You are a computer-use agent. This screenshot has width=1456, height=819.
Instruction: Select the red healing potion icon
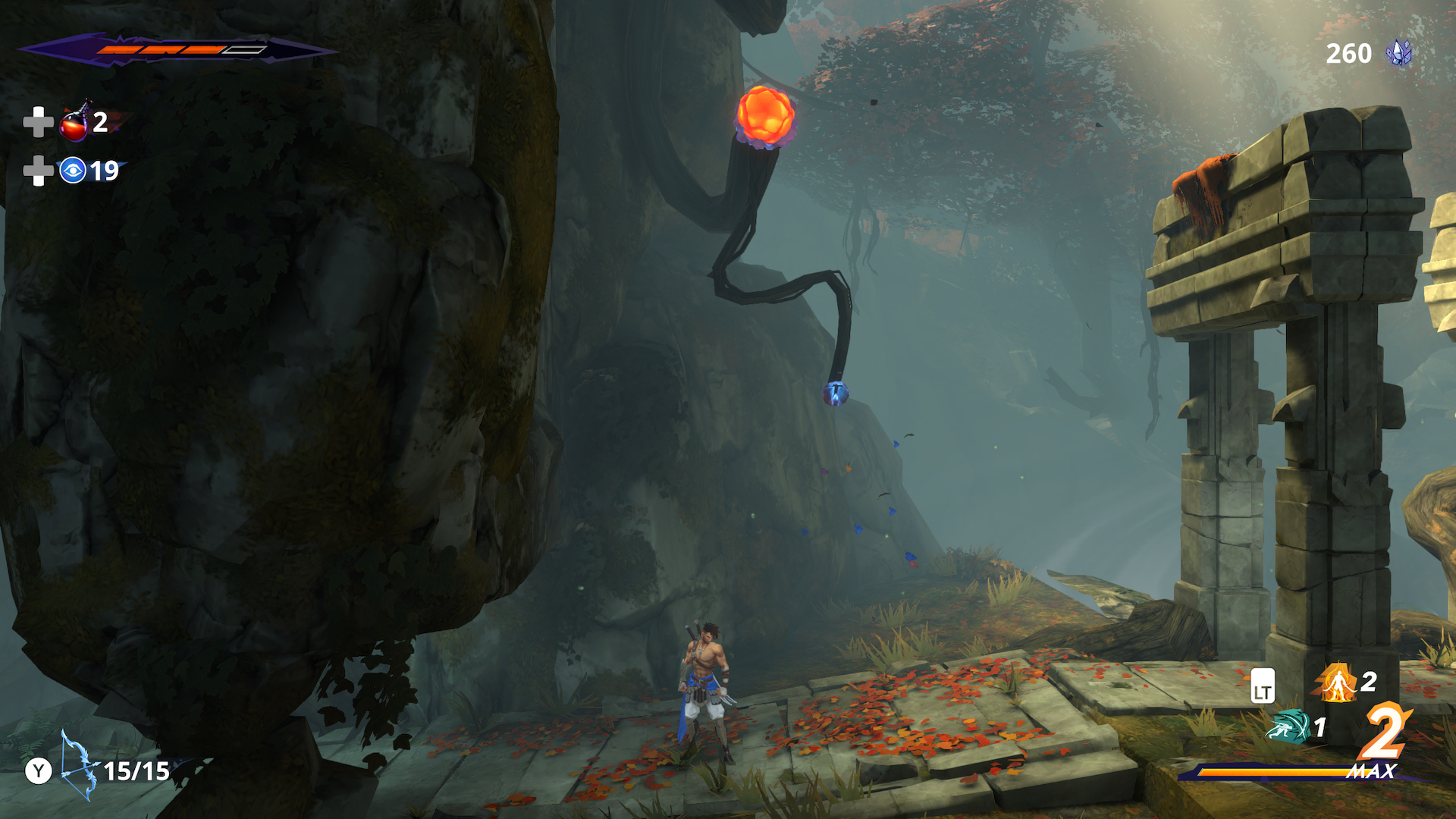click(75, 123)
